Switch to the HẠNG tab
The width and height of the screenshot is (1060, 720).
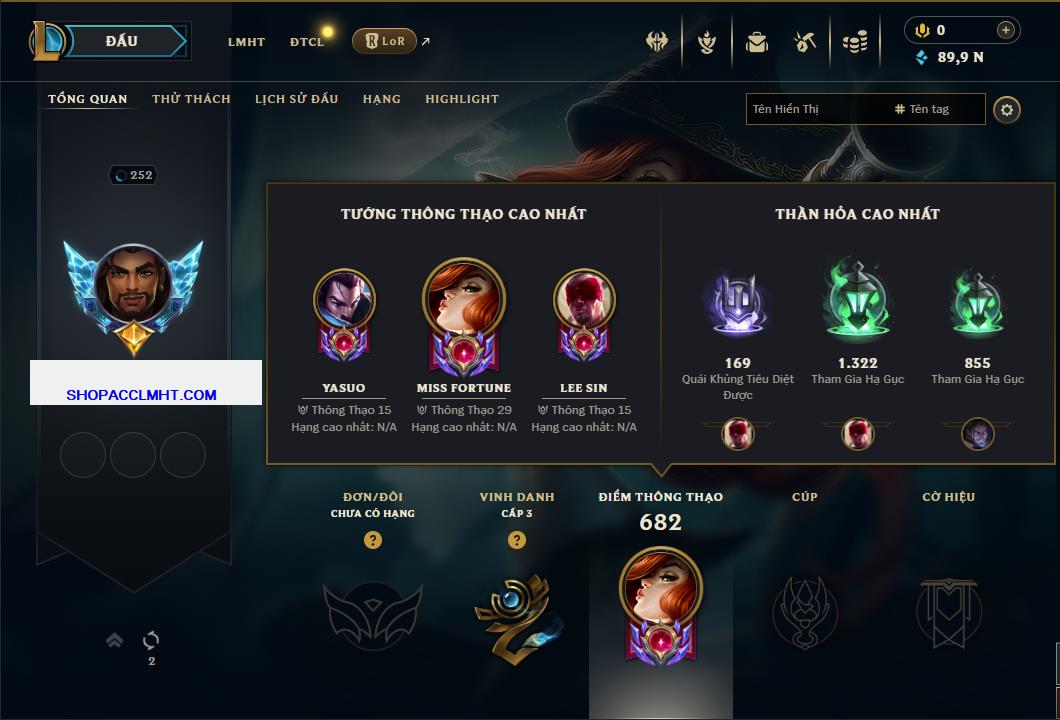click(381, 99)
